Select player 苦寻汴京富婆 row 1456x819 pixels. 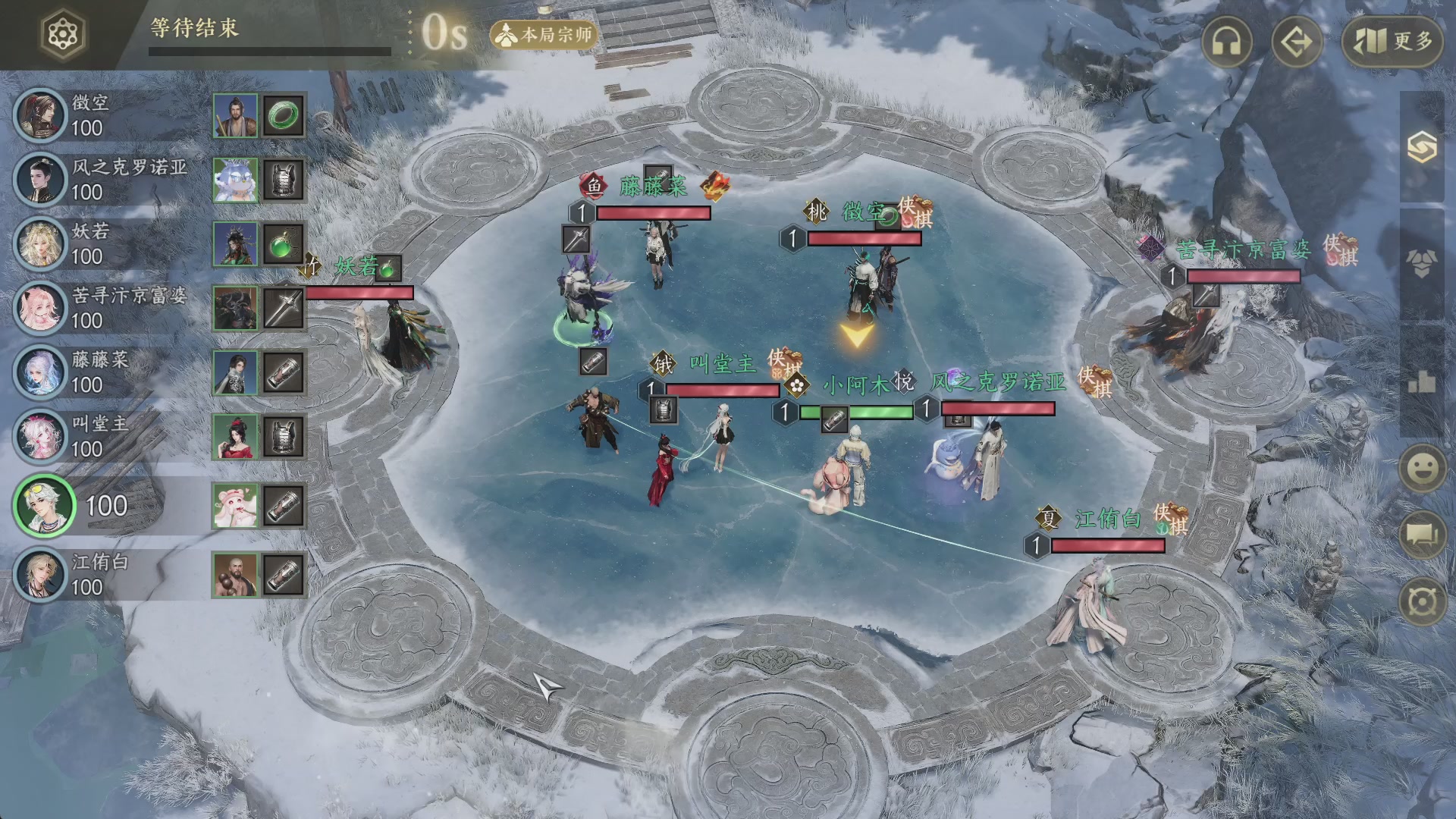coord(106,308)
